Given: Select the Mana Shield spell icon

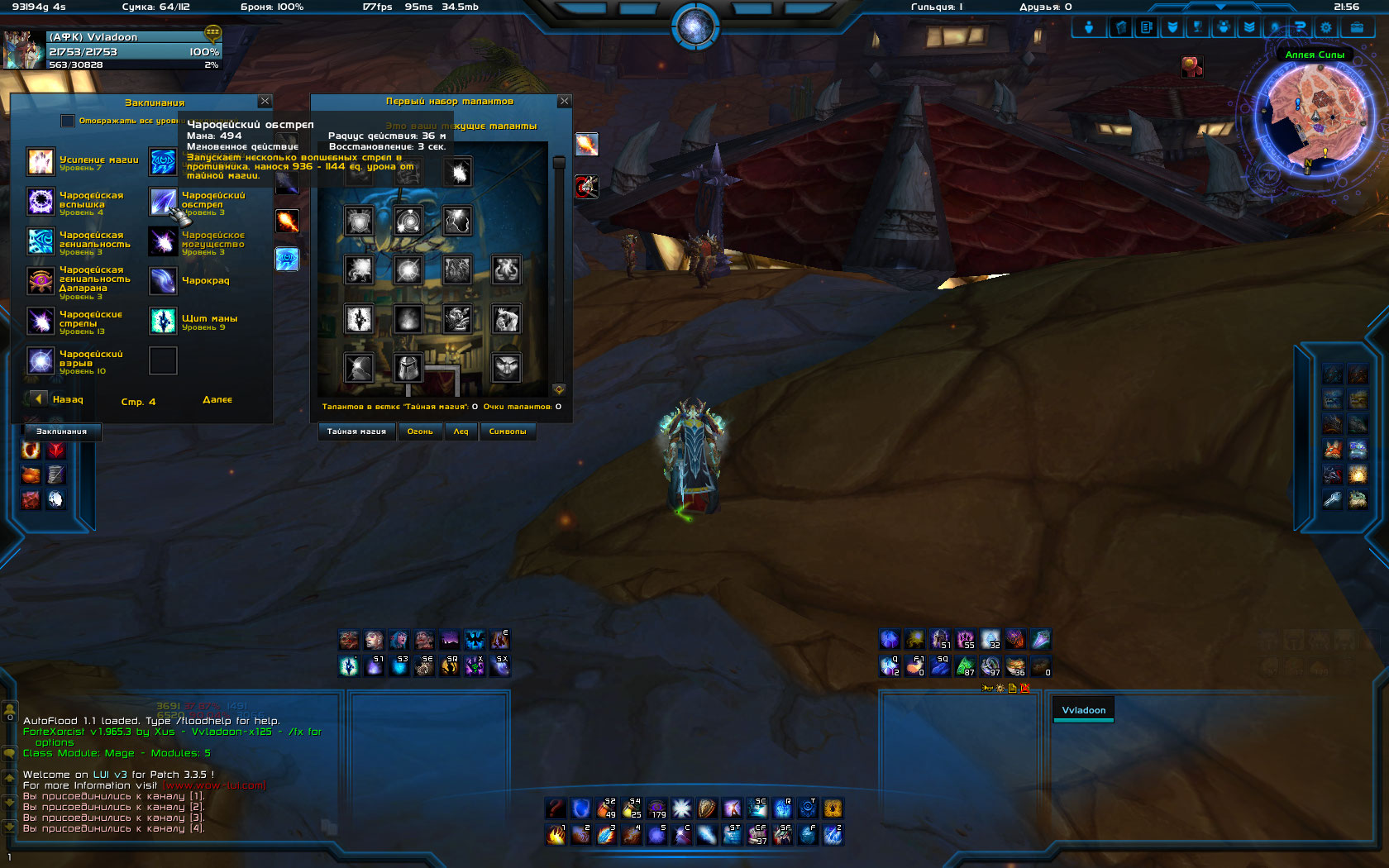Looking at the screenshot, I should [163, 321].
